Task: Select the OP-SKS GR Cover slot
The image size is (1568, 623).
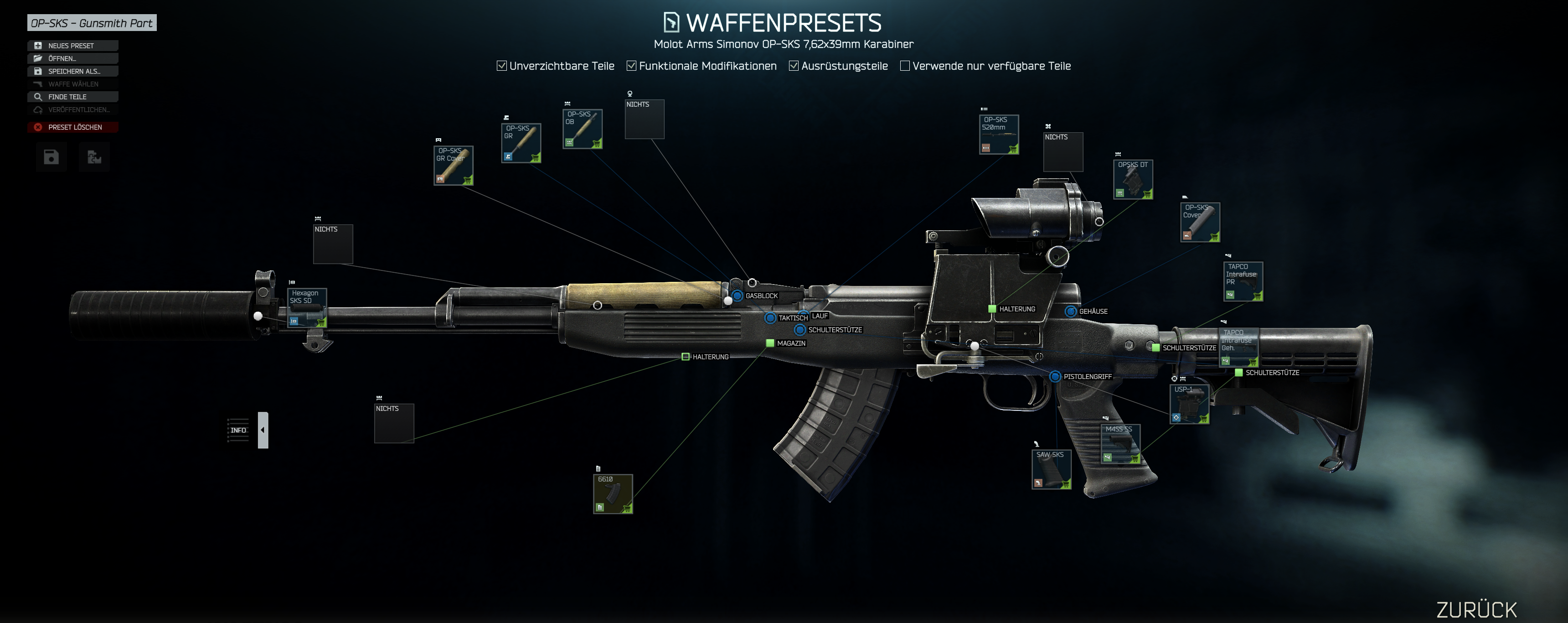Action: (x=454, y=166)
